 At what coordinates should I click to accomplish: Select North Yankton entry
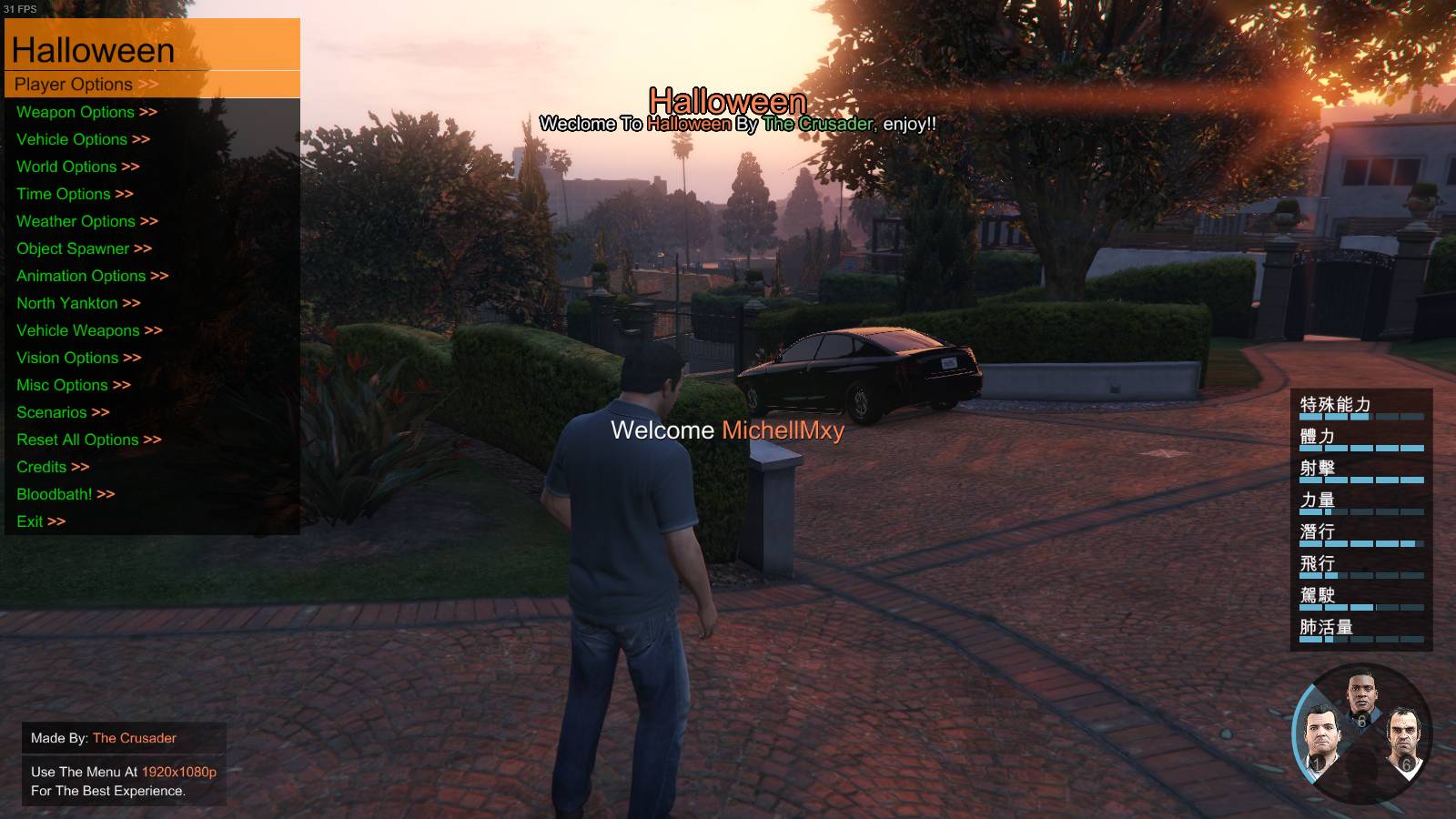pyautogui.click(x=78, y=303)
